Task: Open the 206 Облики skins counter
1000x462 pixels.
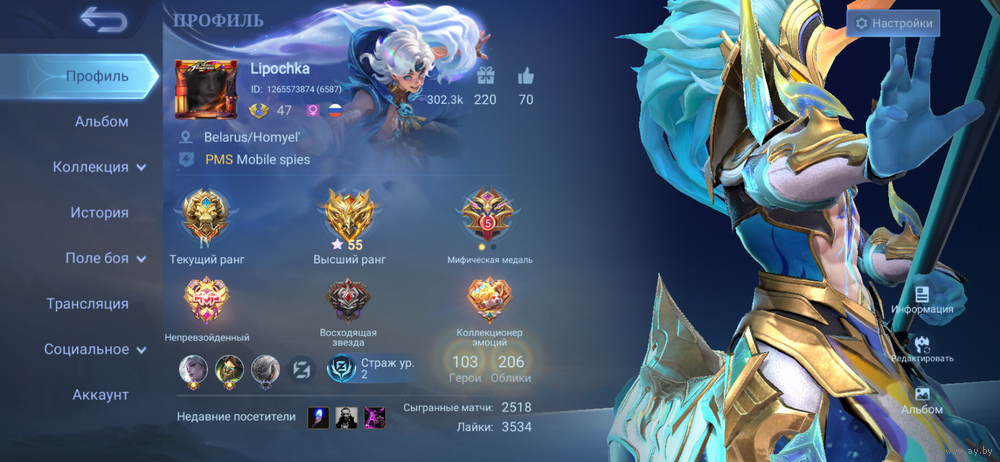Action: [x=511, y=368]
